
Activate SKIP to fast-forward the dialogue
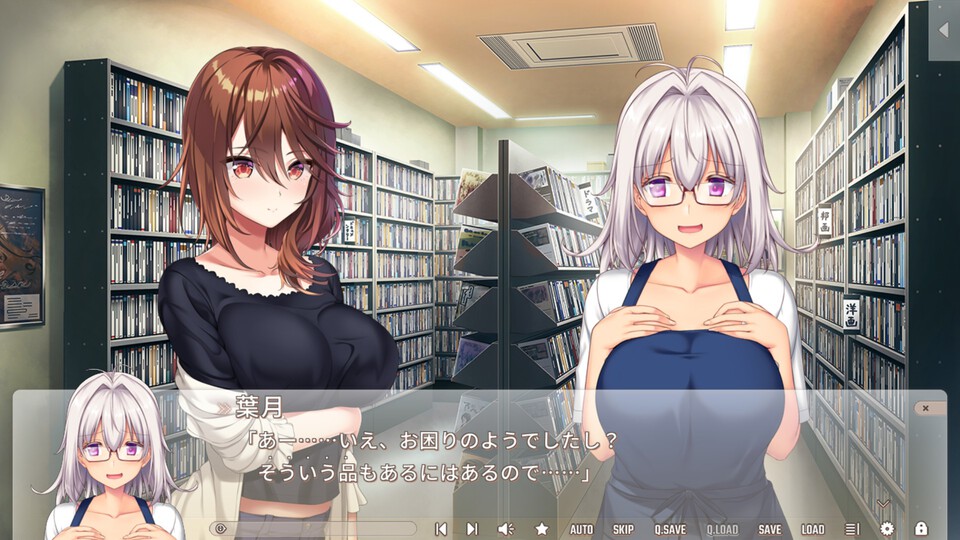(623, 529)
